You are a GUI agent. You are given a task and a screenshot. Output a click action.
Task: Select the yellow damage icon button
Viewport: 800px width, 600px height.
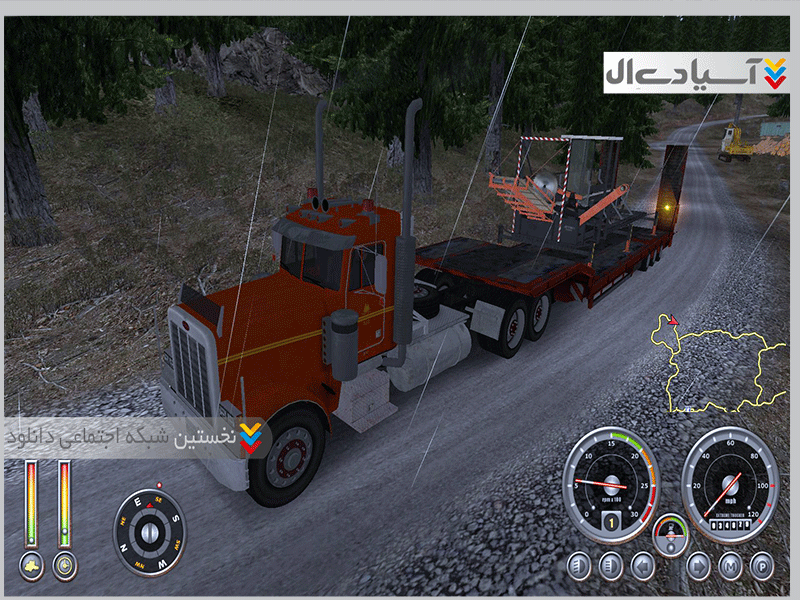pos(32,566)
